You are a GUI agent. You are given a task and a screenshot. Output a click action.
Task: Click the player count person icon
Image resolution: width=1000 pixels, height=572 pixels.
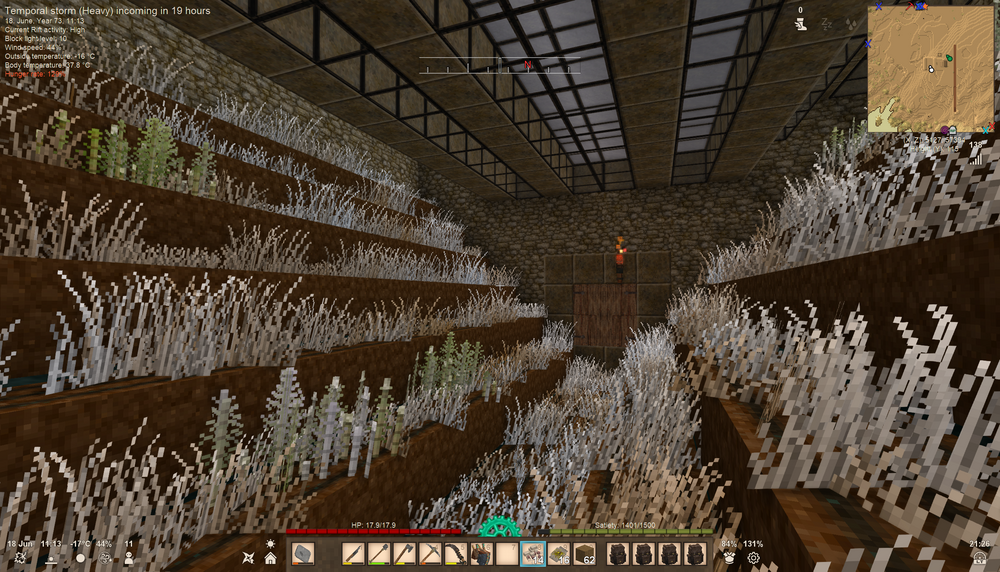(129, 558)
